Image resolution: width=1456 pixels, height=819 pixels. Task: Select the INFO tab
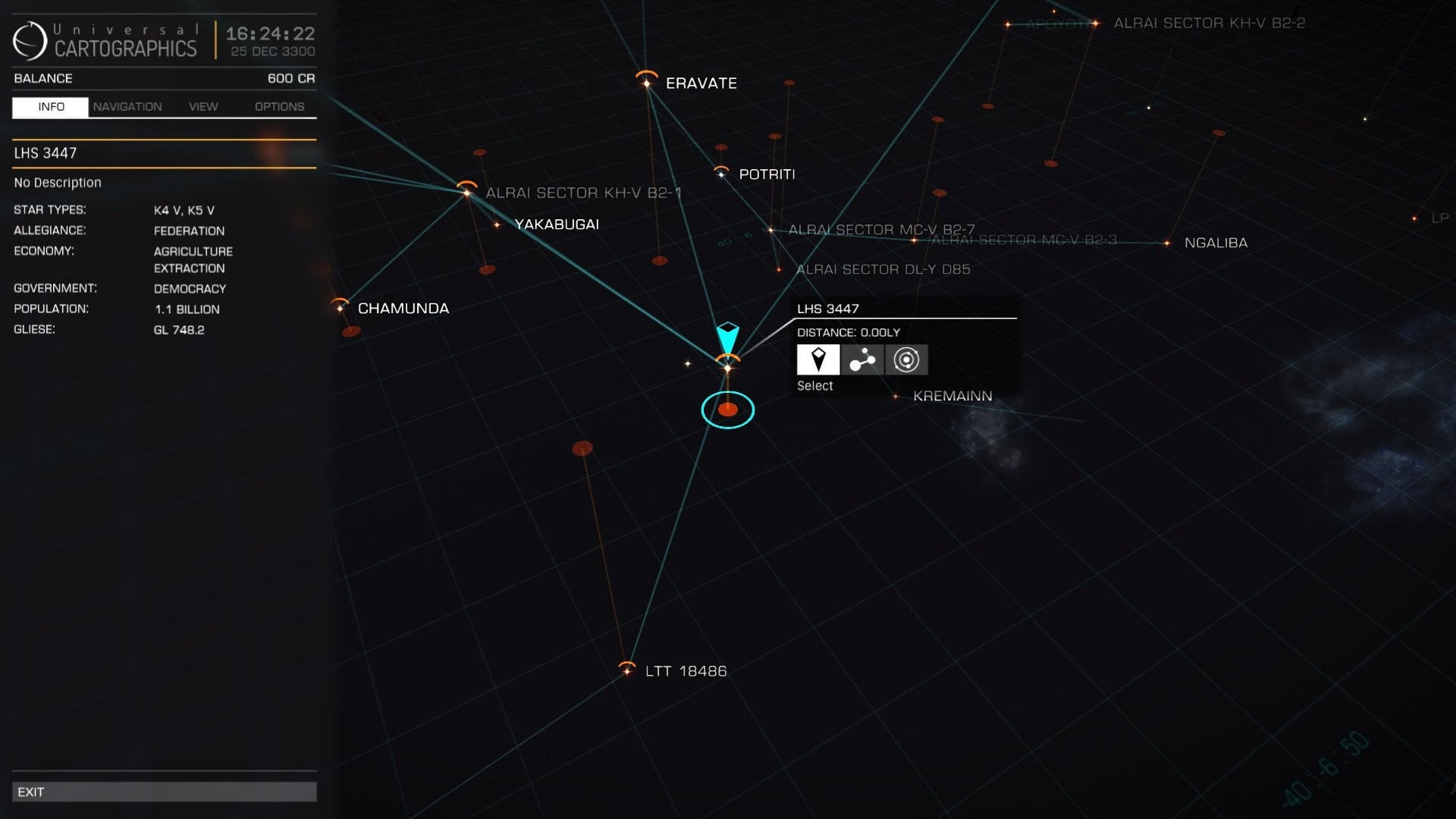pyautogui.click(x=50, y=106)
